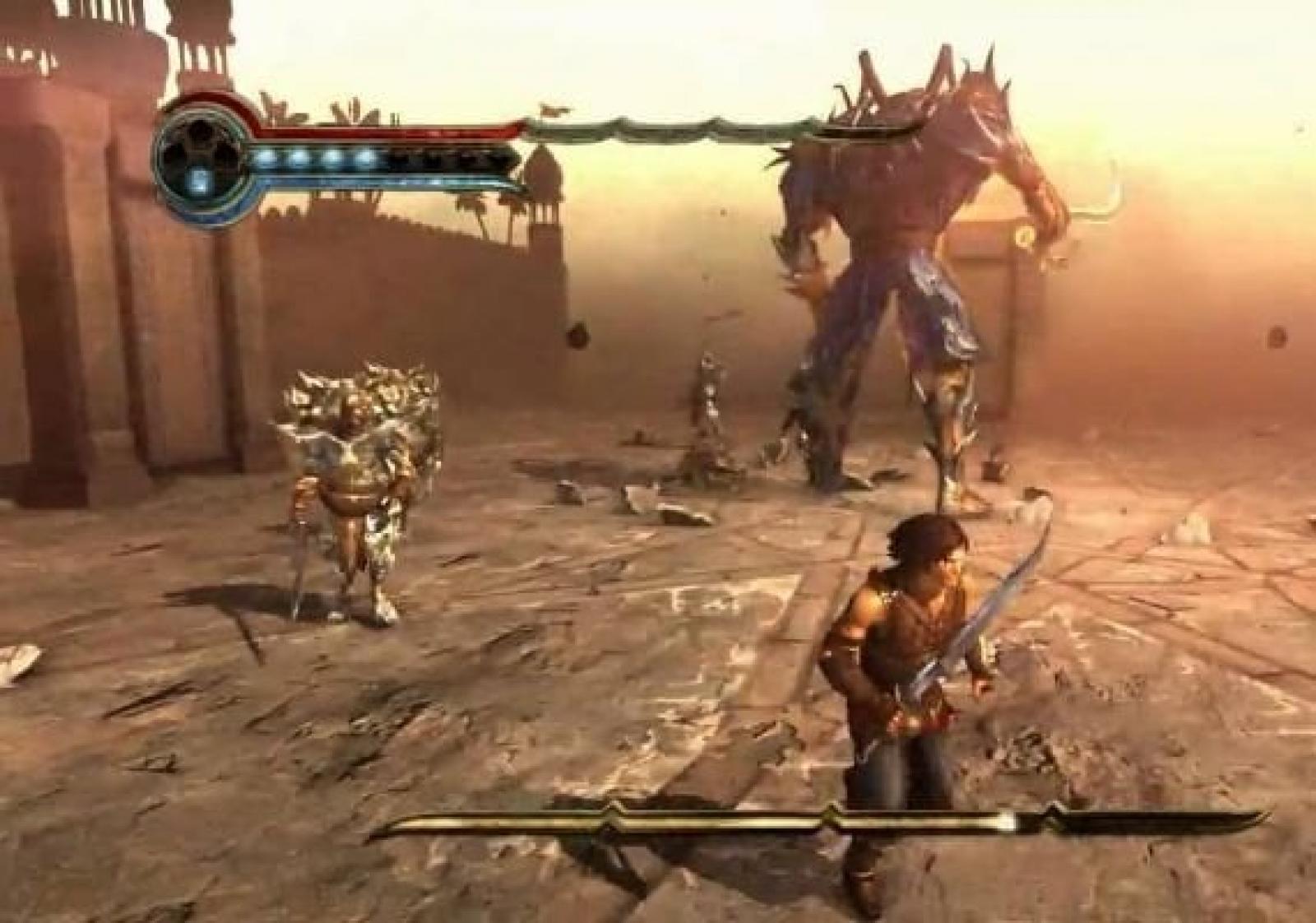
Task: Click the circular power medallion
Action: 197,161
